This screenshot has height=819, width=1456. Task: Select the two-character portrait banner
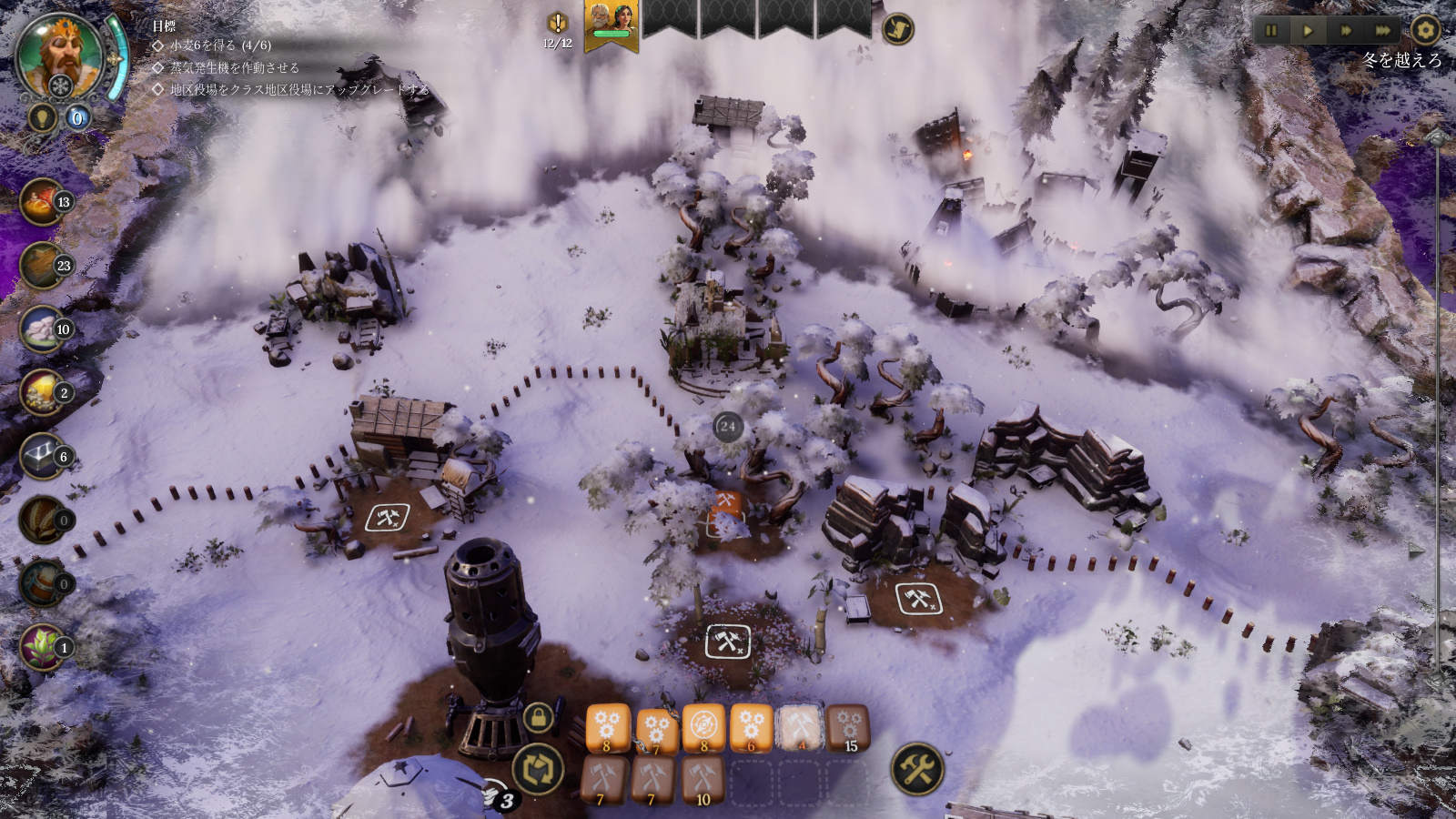coord(611,24)
